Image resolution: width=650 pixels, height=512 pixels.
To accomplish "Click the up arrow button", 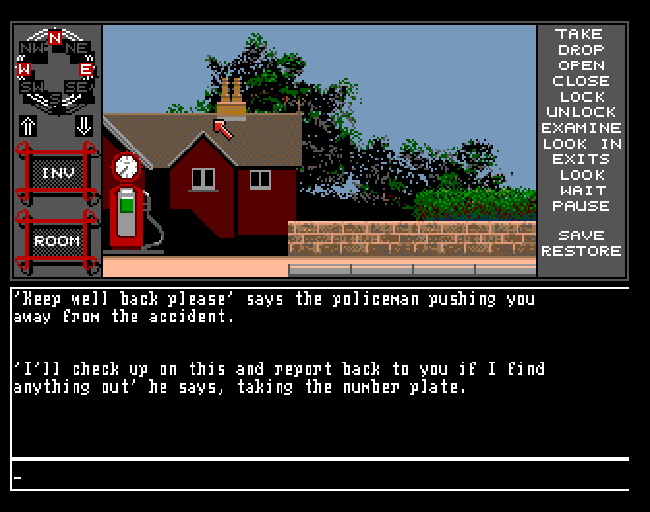I will (x=28, y=126).
